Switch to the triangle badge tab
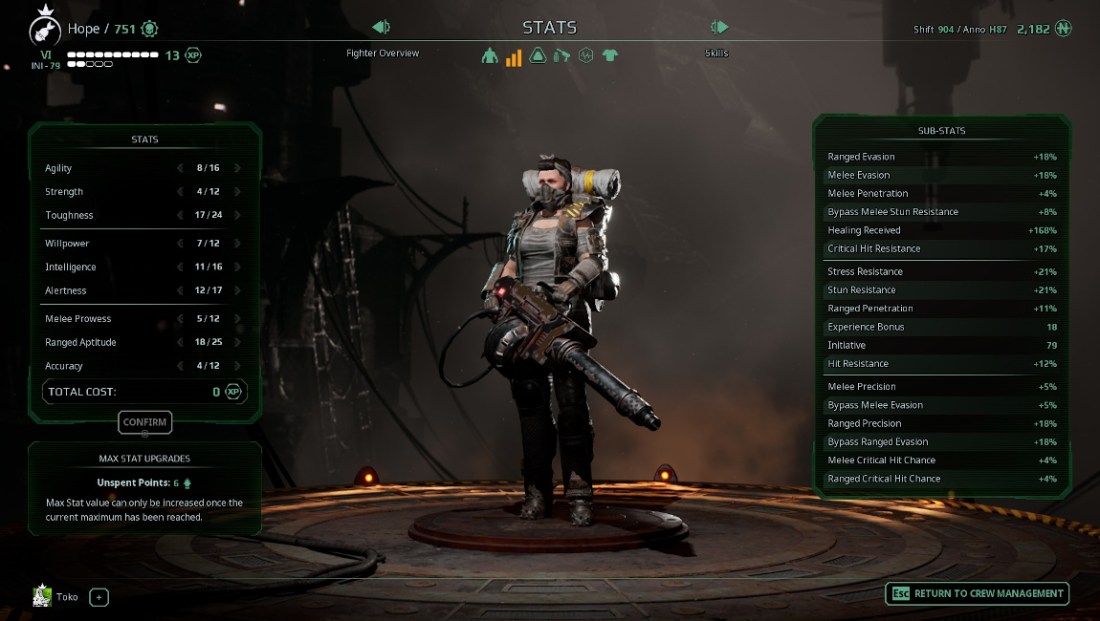Image resolution: width=1100 pixels, height=621 pixels. [x=538, y=56]
